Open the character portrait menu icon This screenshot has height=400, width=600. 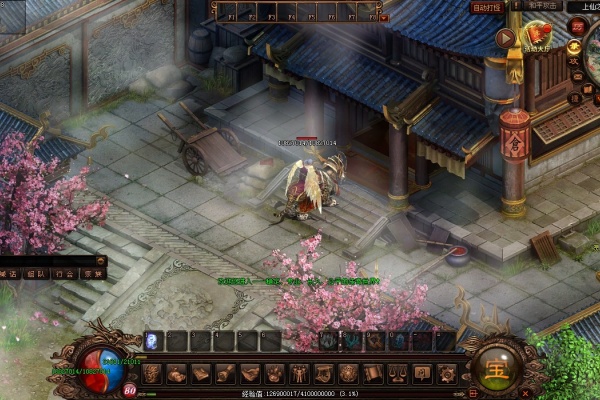151,374
